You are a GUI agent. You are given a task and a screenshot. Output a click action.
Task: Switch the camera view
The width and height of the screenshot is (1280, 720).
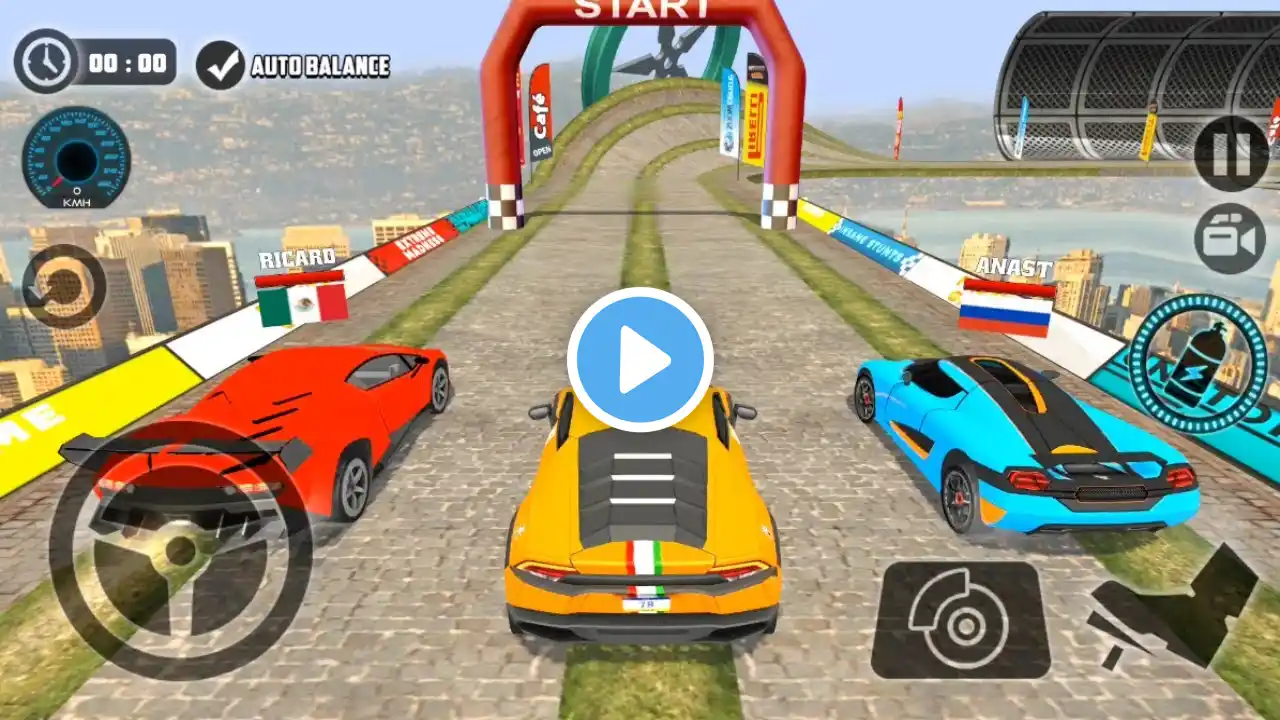pyautogui.click(x=1230, y=238)
